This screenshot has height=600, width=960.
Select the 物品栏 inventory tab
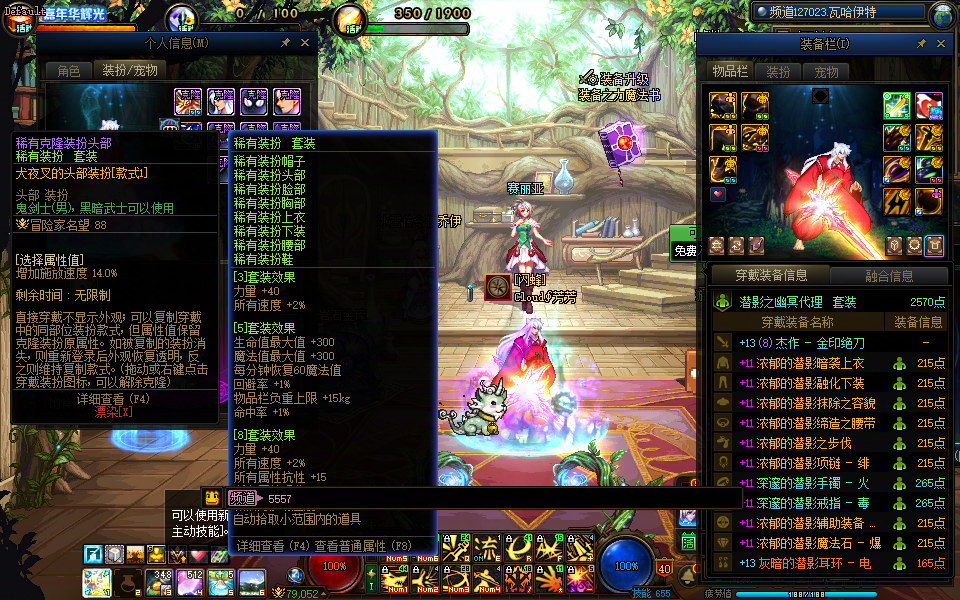point(730,72)
